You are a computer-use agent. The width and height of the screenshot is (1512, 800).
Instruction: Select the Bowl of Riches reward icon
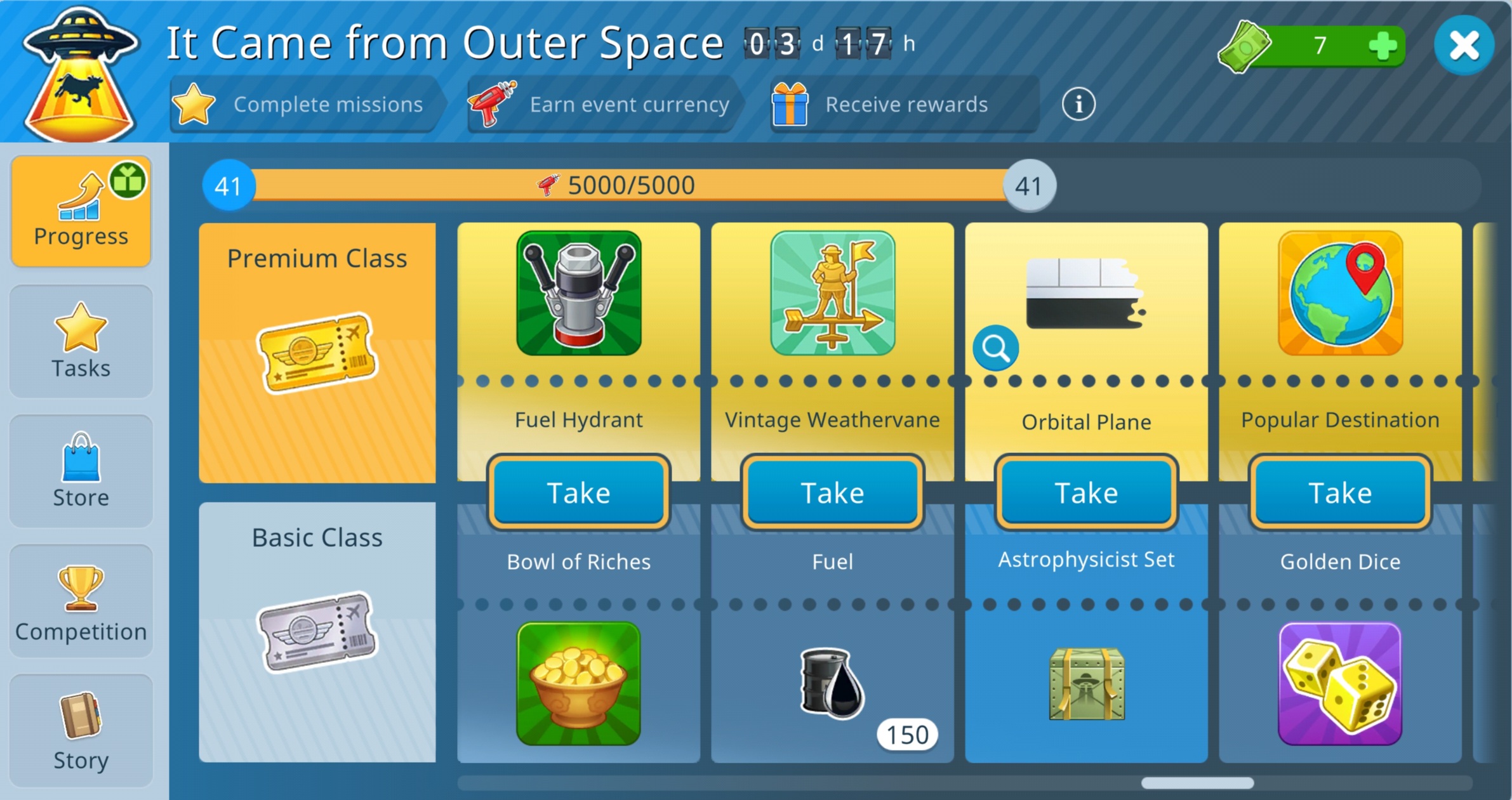pos(578,683)
